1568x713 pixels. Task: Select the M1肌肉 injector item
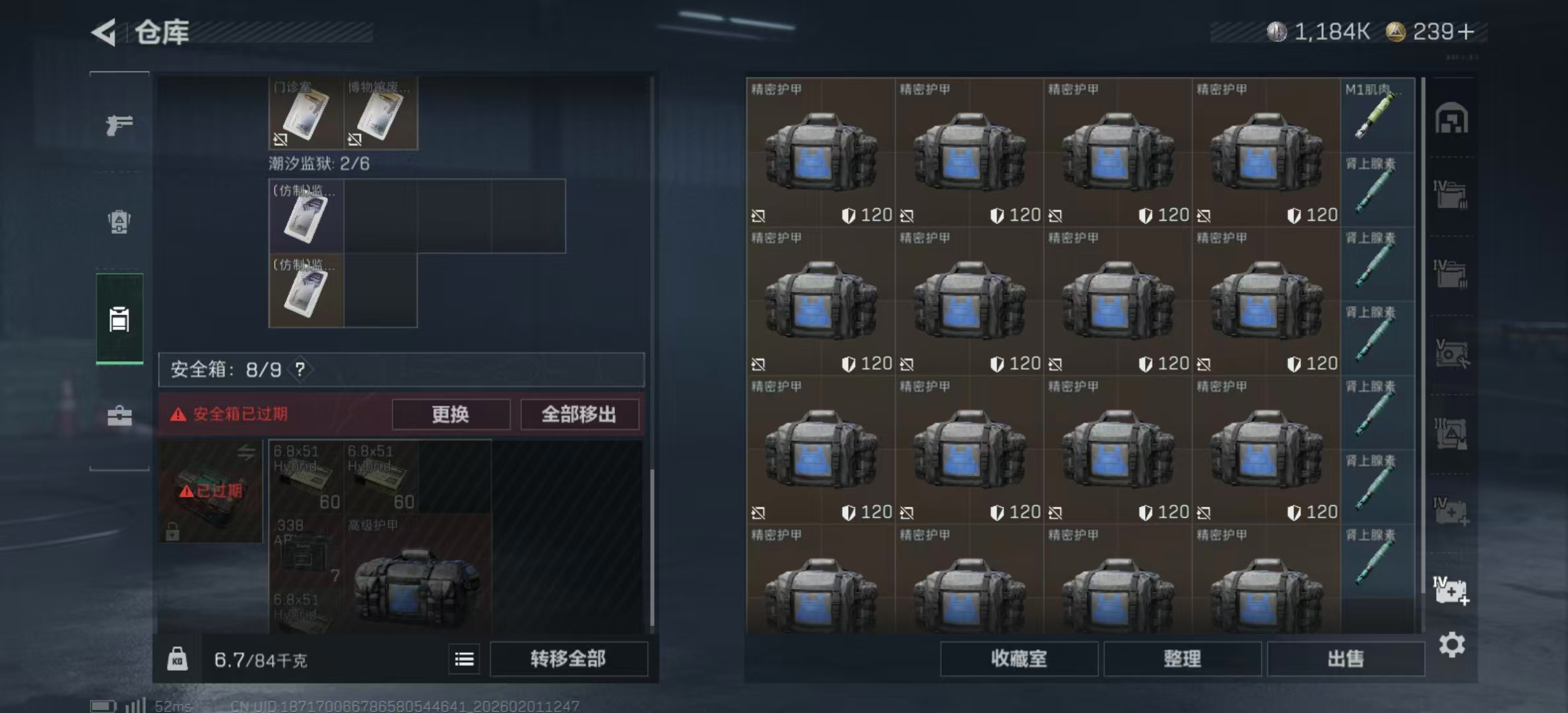click(x=1379, y=119)
